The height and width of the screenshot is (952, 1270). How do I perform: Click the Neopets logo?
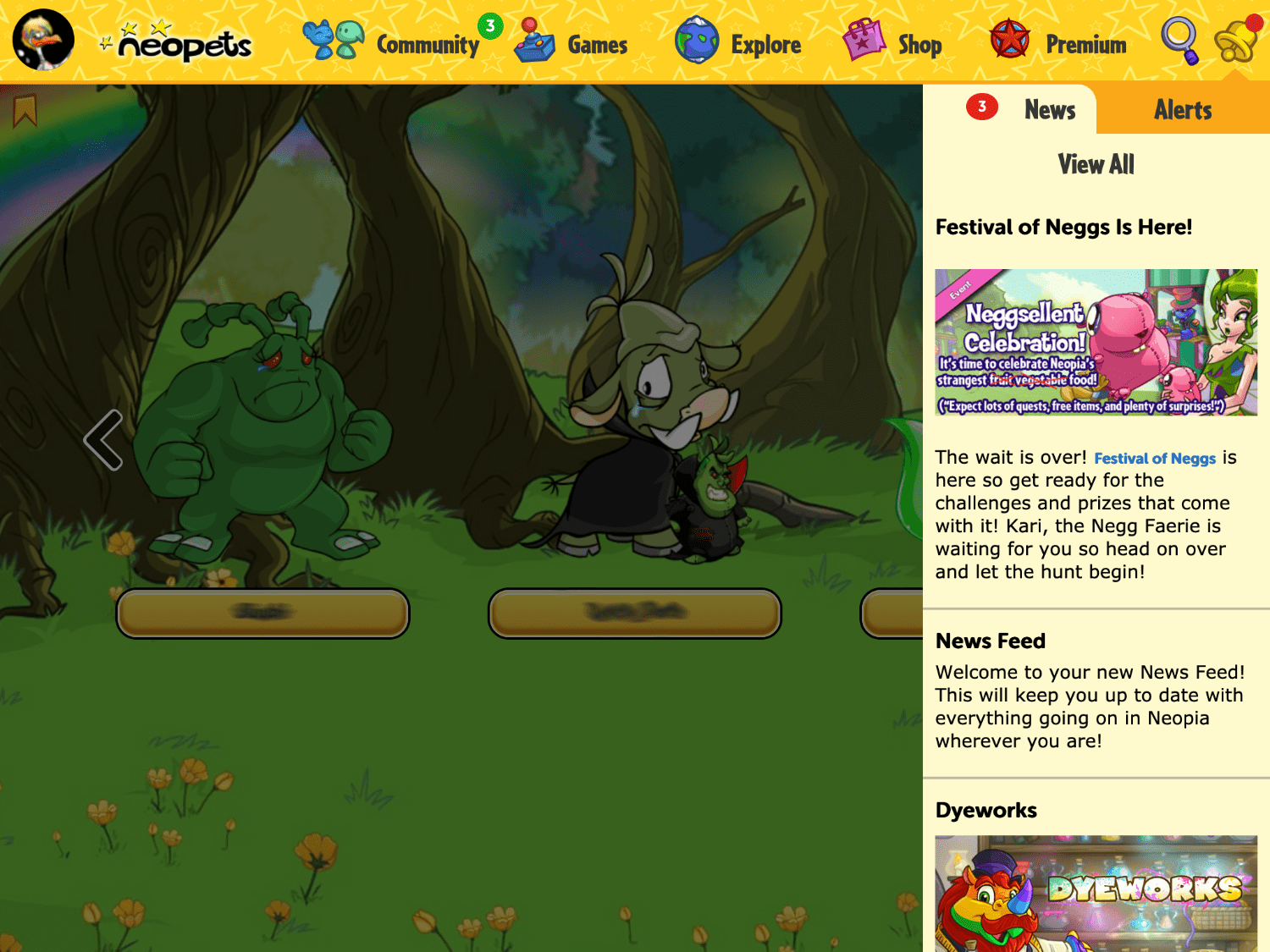pyautogui.click(x=180, y=47)
